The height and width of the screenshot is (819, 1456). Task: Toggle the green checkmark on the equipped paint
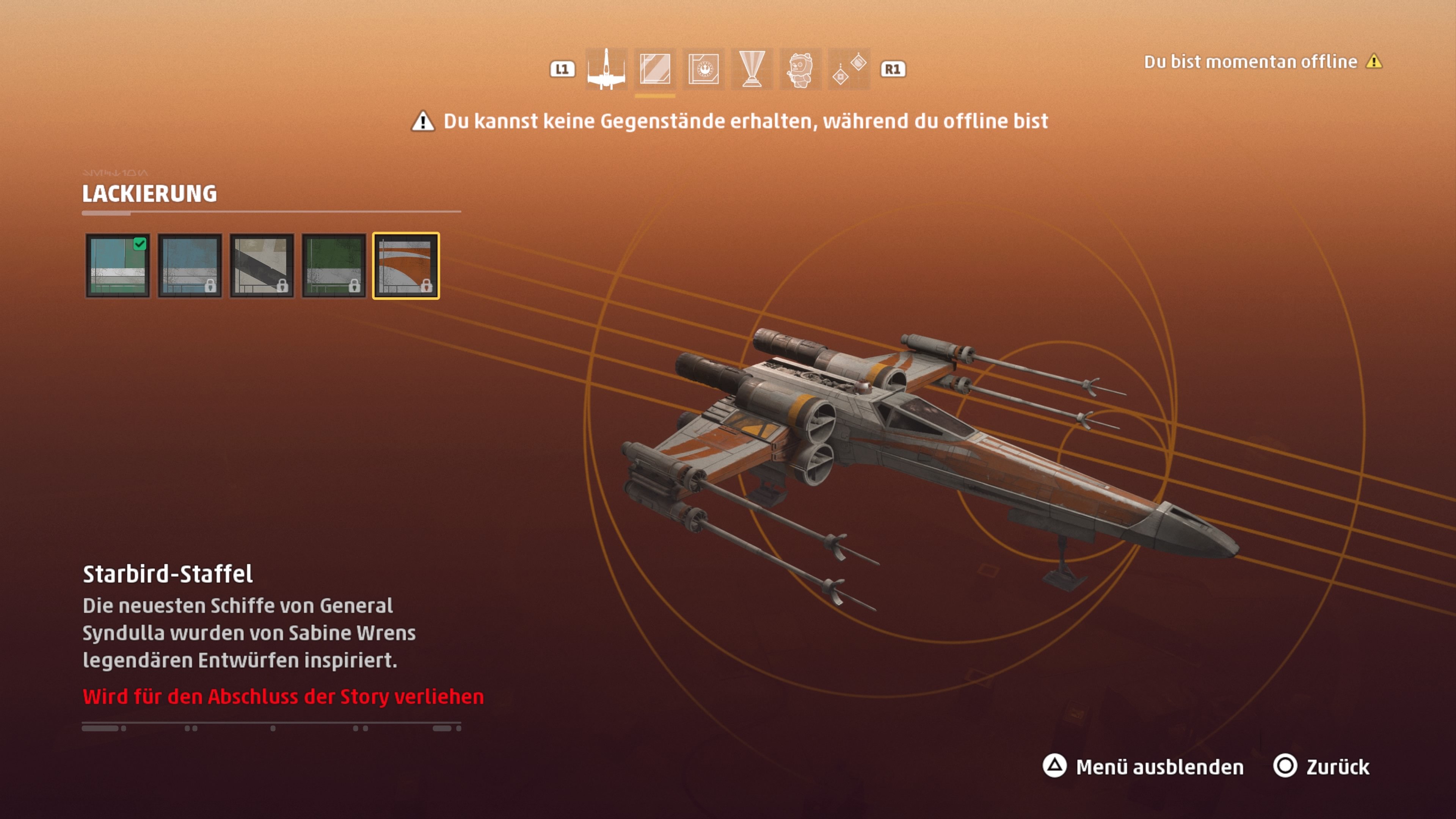pos(140,244)
